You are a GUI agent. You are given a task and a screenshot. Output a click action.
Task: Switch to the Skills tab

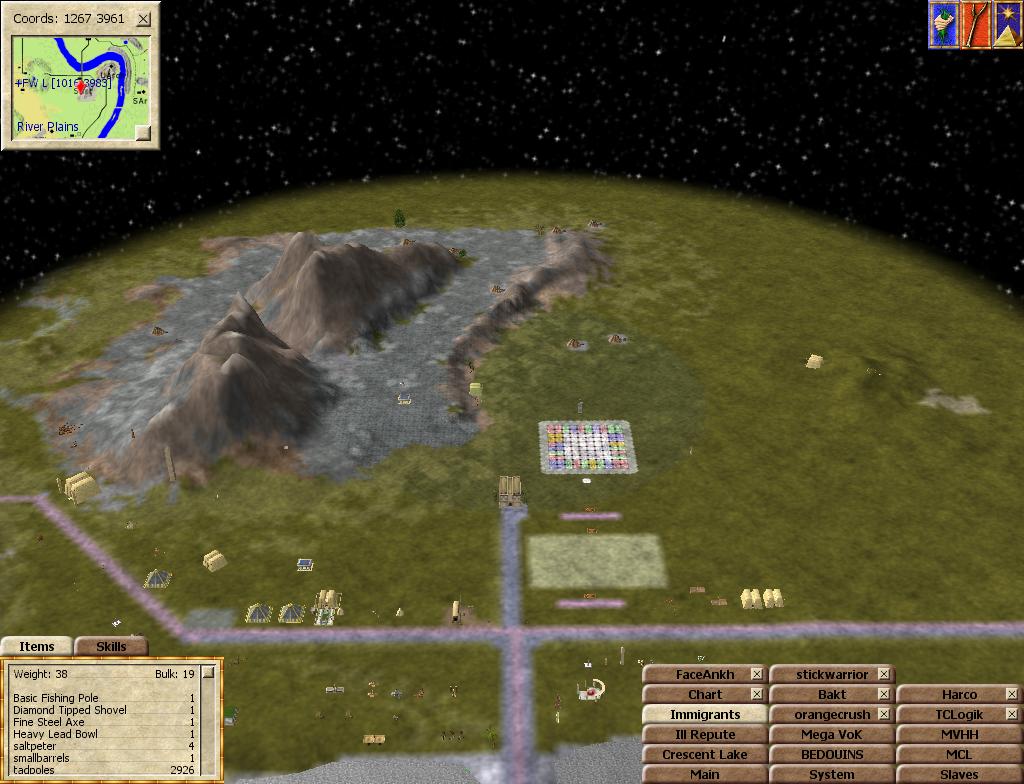(x=111, y=646)
